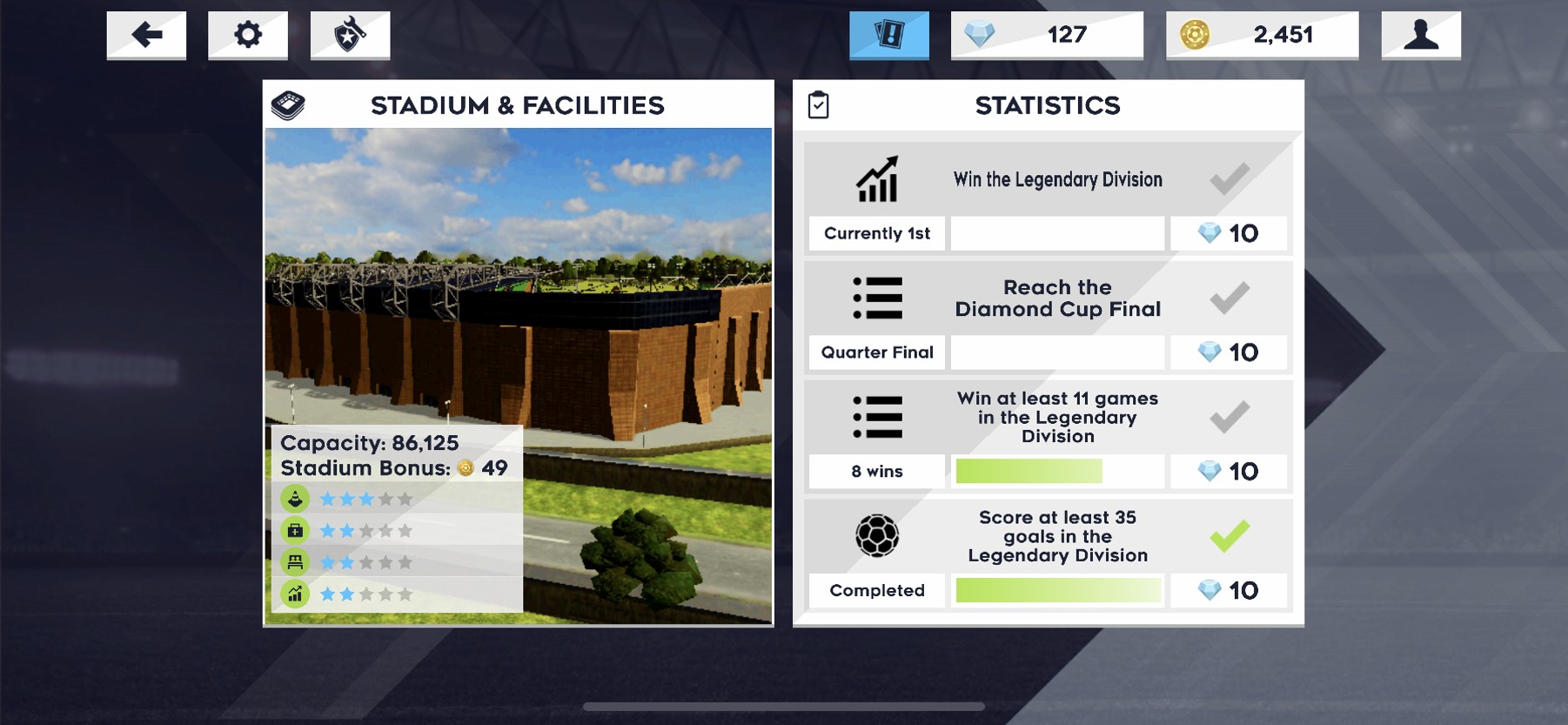Claim the completed Score 35 goals objective
This screenshot has width=1568, height=725.
click(x=1229, y=536)
